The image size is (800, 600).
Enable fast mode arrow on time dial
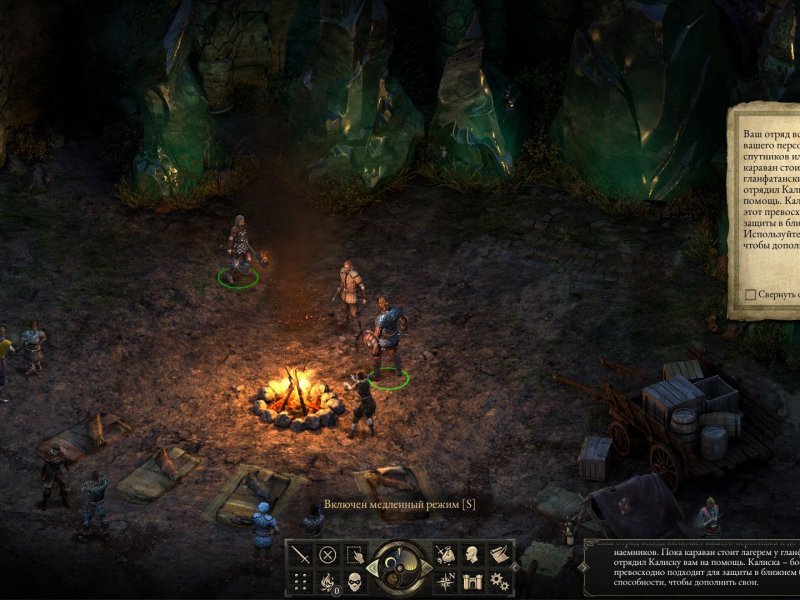[x=426, y=568]
